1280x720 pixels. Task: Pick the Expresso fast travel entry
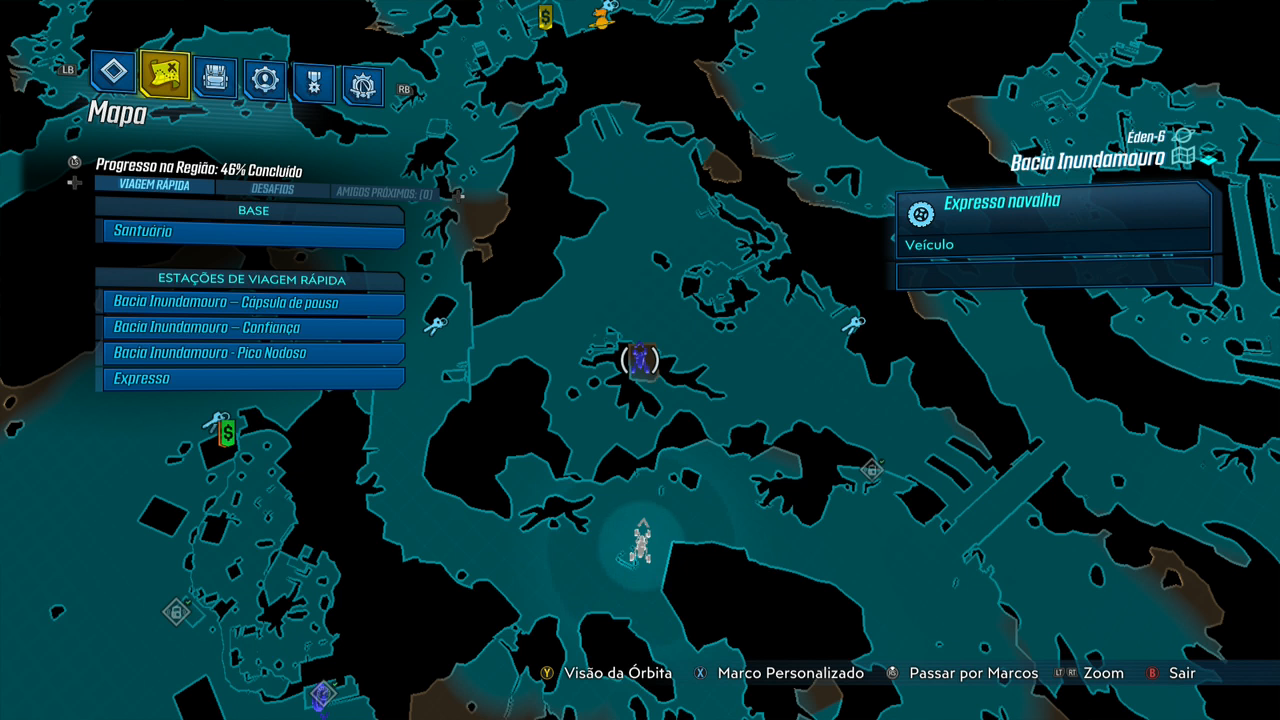[x=254, y=379]
